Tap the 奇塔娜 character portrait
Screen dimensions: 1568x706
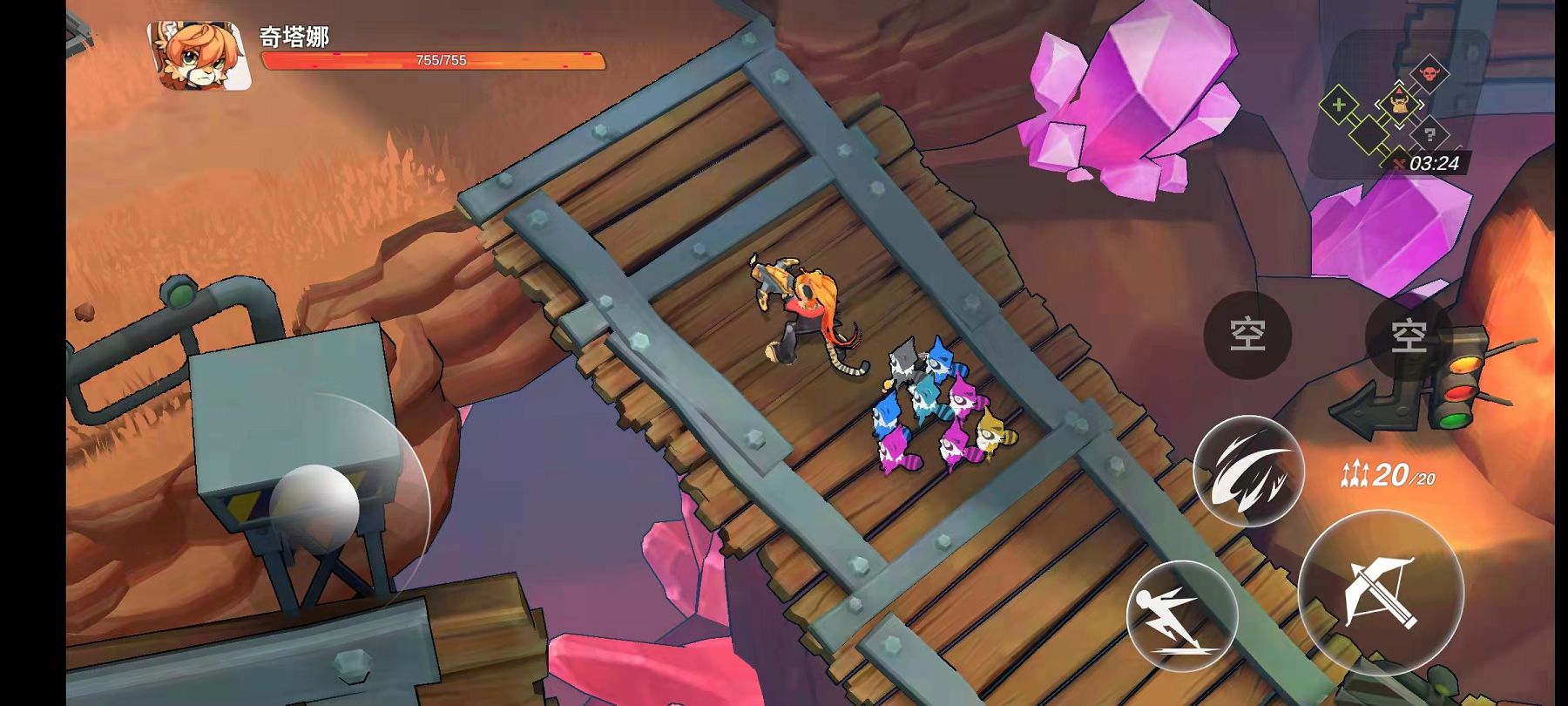(199, 58)
